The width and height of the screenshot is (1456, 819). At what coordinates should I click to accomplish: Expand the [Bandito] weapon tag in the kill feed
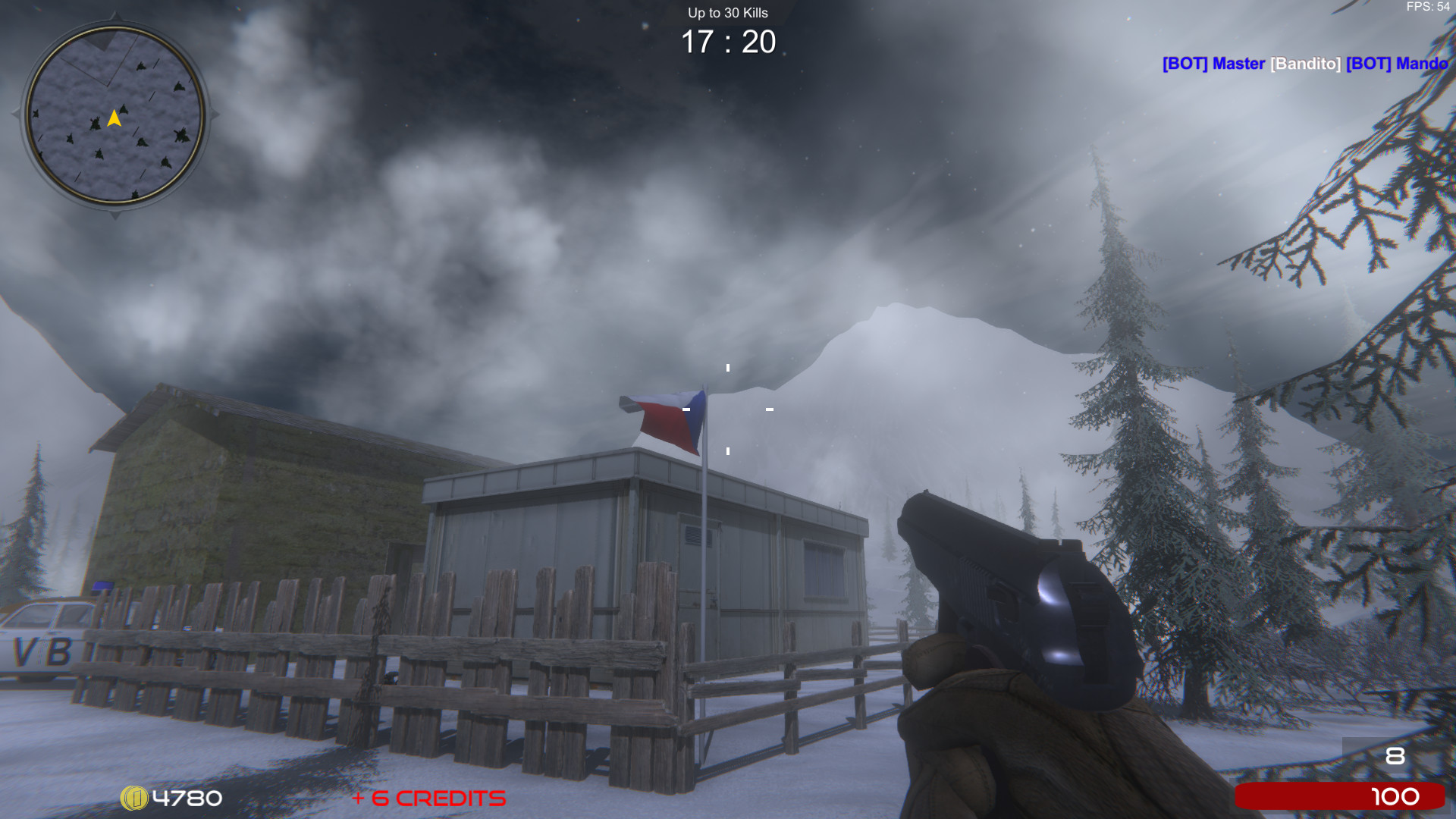(1304, 64)
